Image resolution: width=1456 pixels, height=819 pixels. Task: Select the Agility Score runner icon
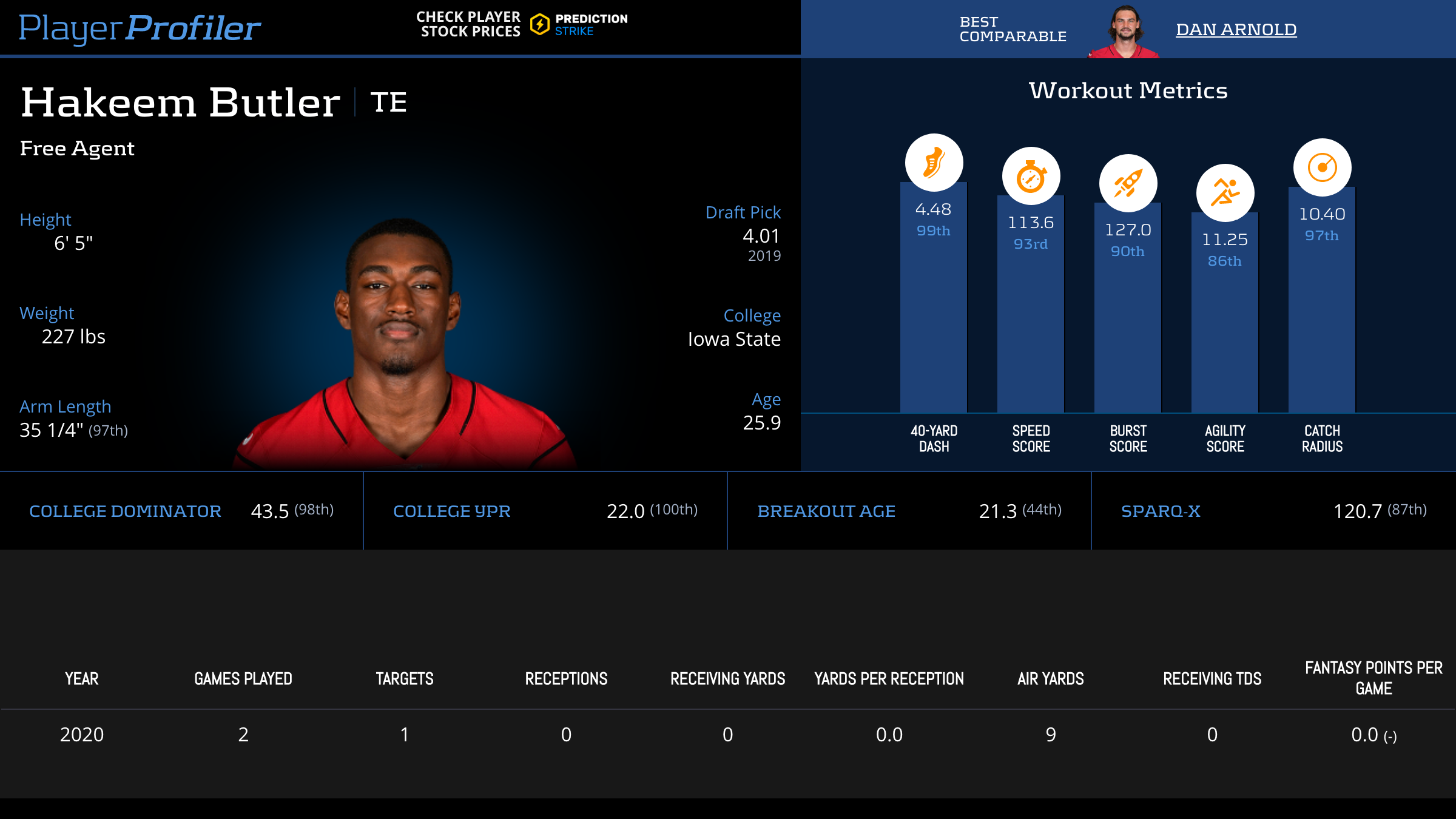(x=1225, y=193)
